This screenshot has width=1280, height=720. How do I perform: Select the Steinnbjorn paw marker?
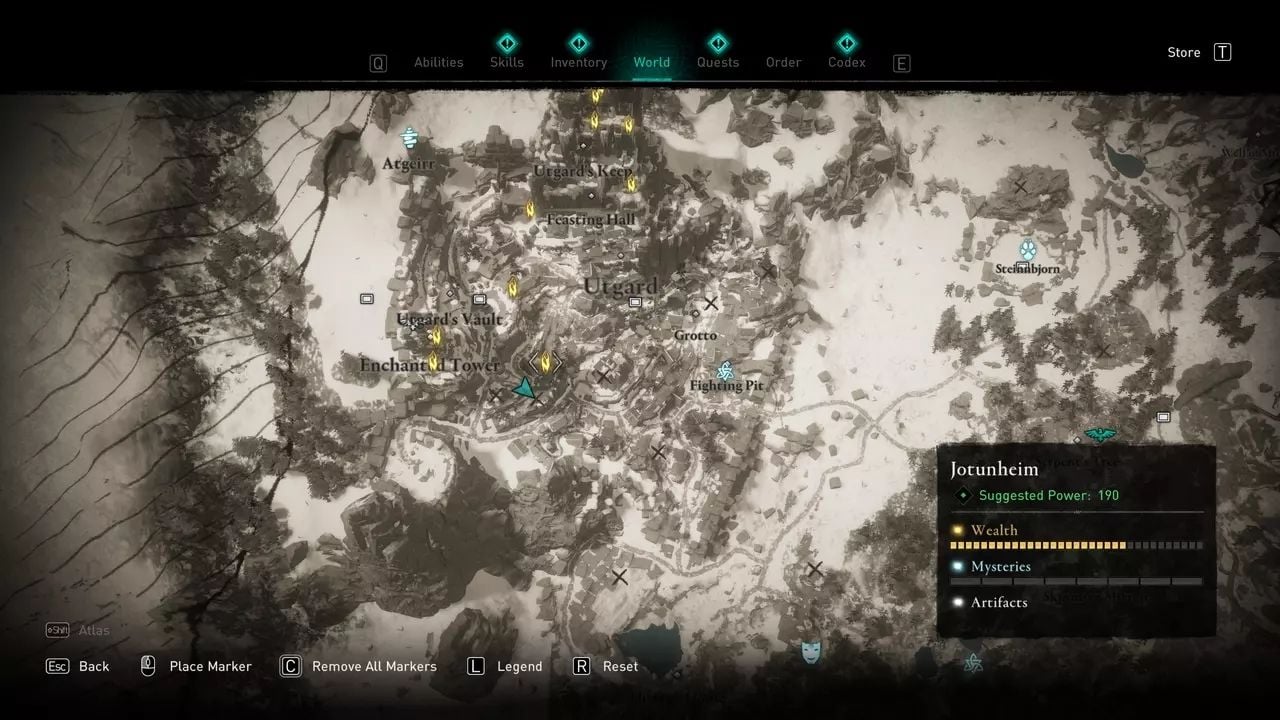click(x=1027, y=250)
